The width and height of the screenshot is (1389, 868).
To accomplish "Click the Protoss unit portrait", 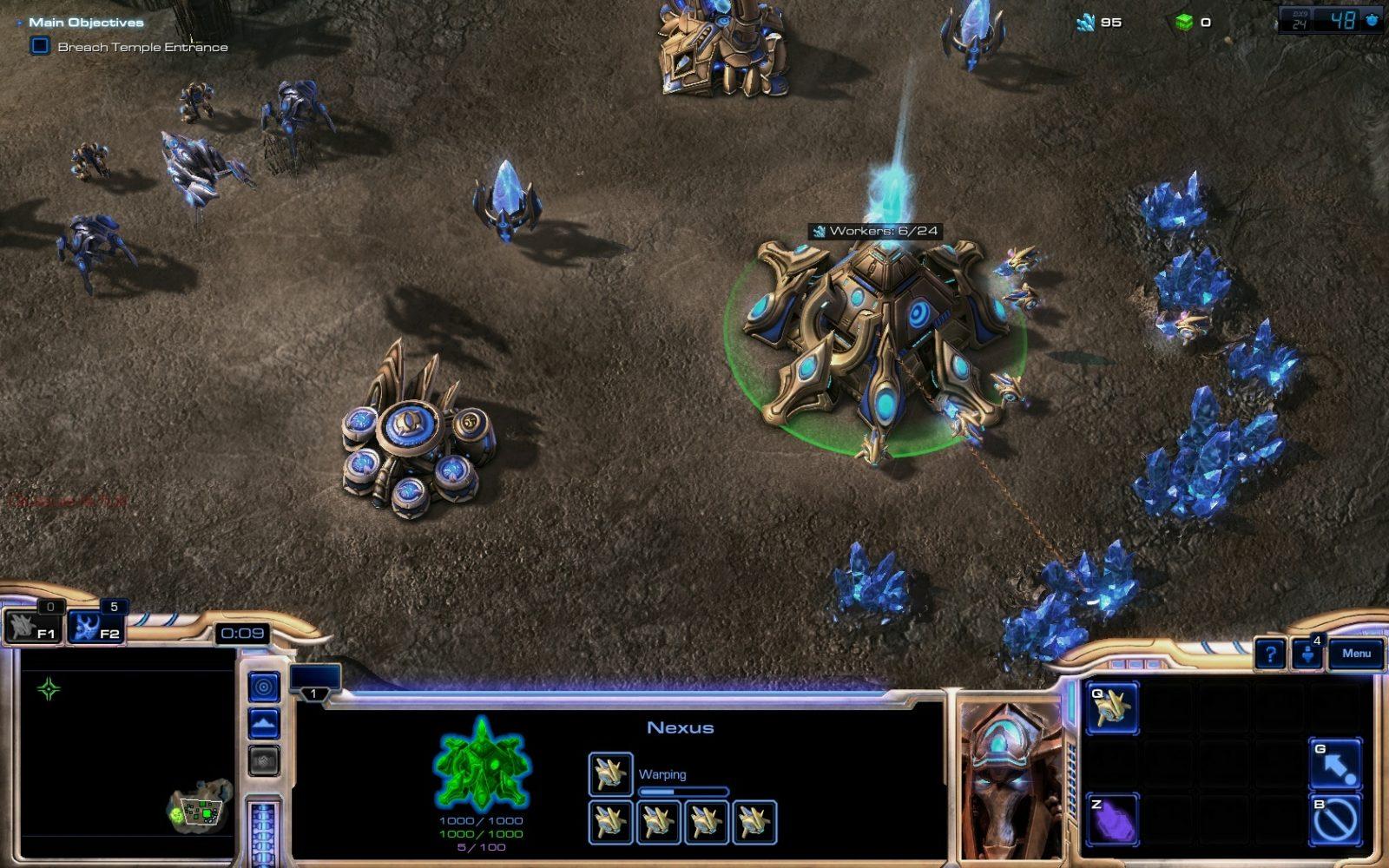I will [x=1010, y=777].
